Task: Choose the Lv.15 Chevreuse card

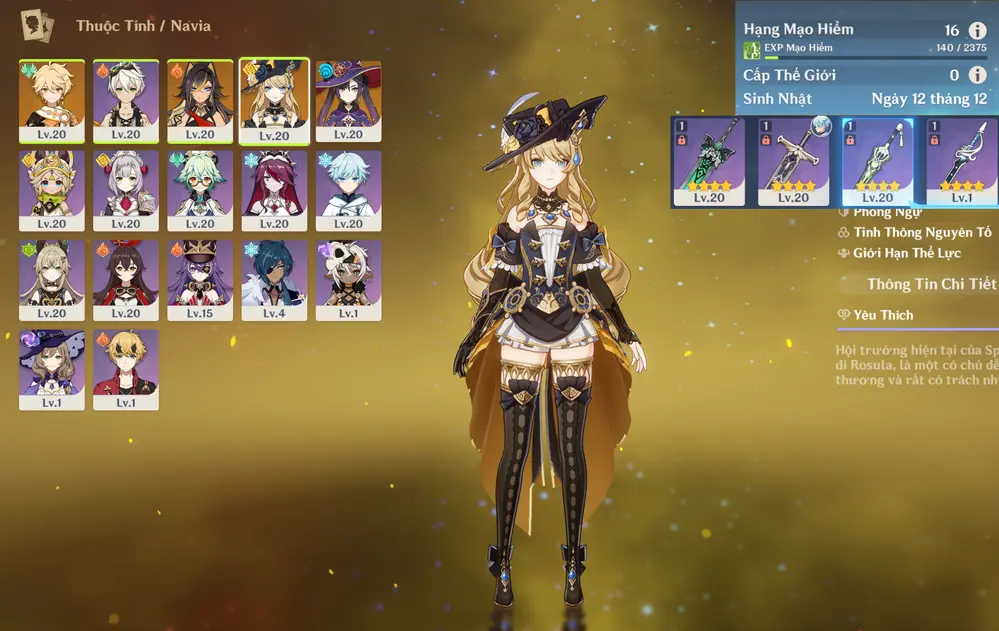Action: 200,279
